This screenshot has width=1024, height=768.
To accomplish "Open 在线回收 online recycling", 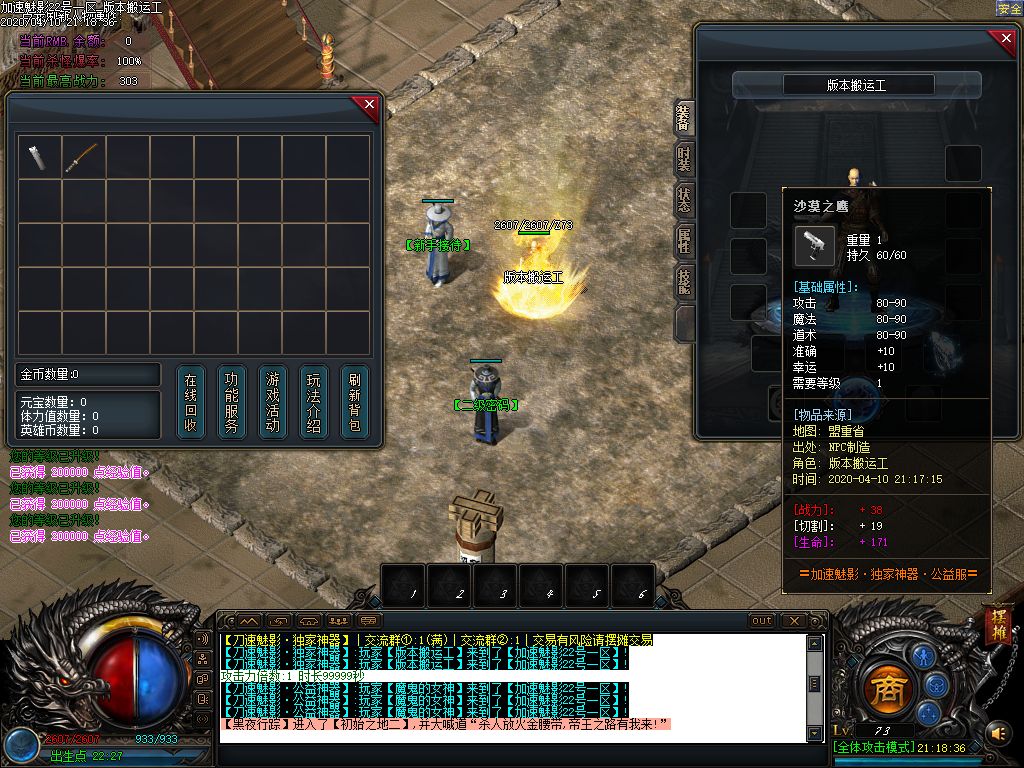I will 191,403.
